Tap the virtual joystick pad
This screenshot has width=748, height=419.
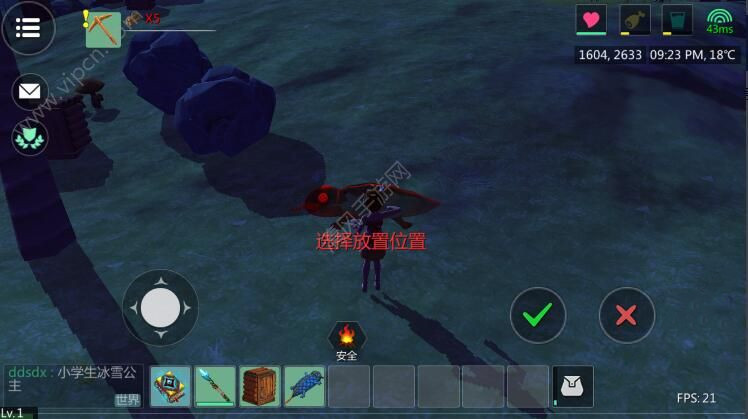[x=160, y=307]
